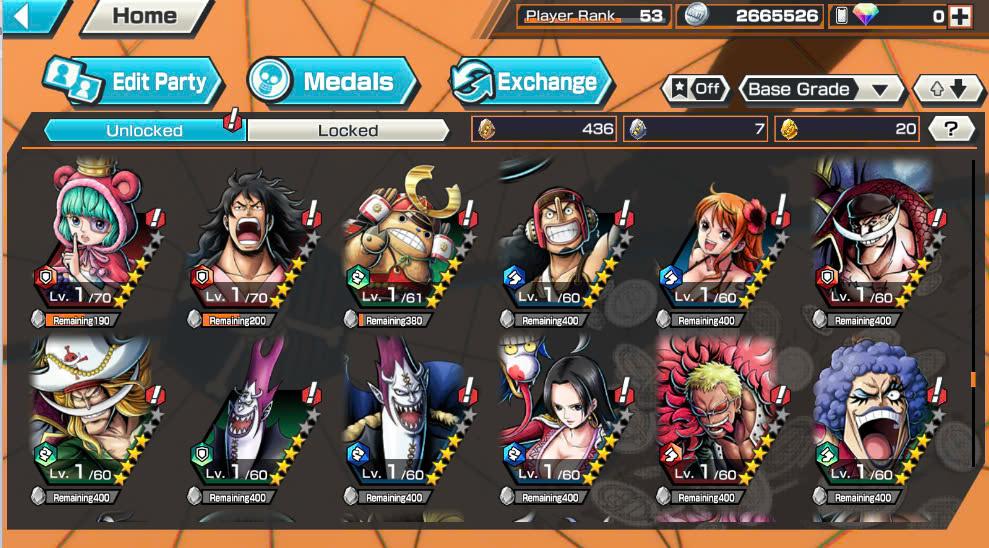Viewport: 989px width, 548px height.
Task: Open the Exchange screen
Action: coord(531,82)
